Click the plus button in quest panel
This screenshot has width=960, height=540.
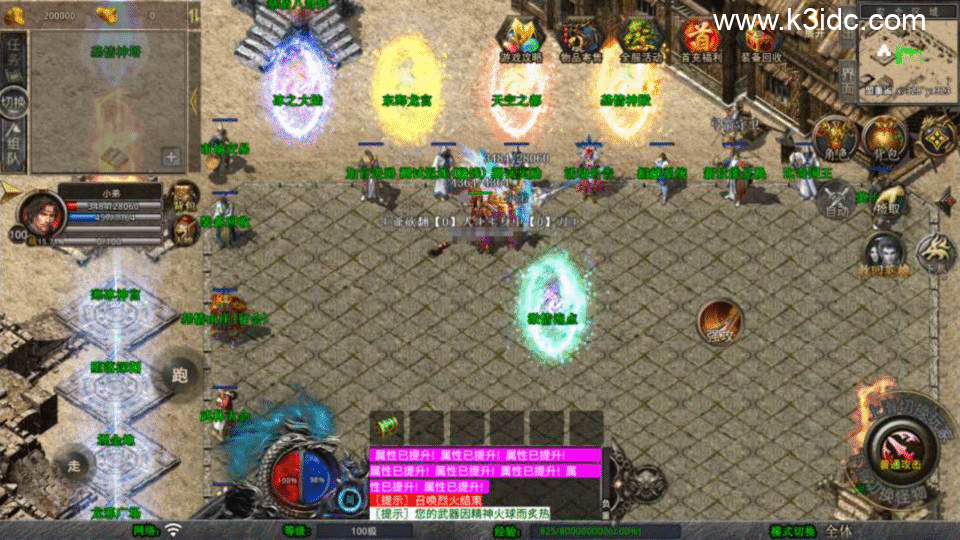[x=171, y=157]
